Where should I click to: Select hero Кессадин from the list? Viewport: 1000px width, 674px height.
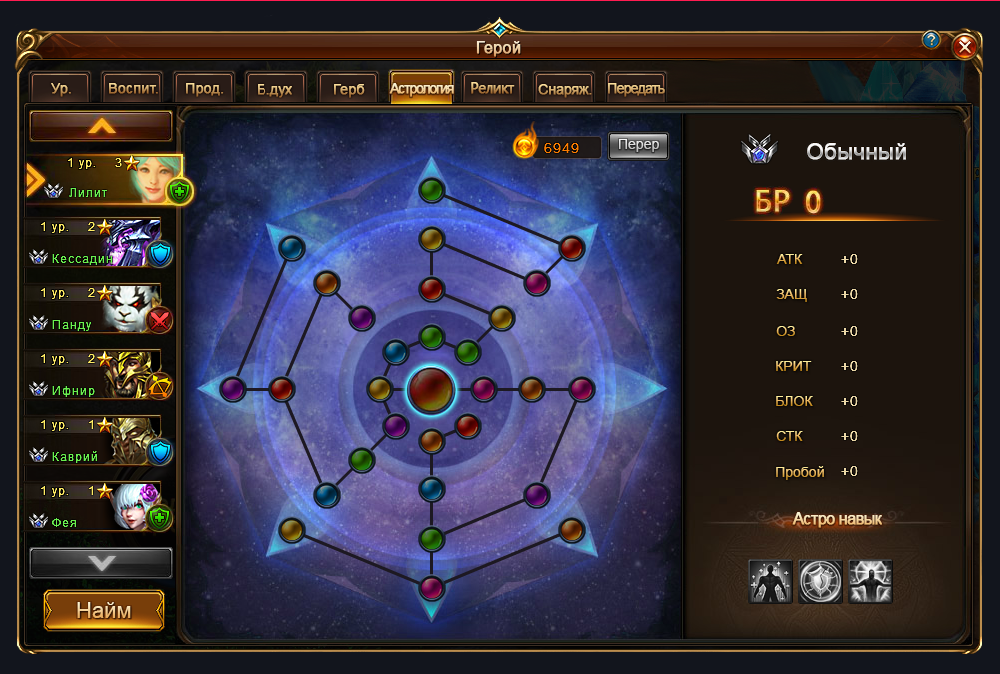point(95,243)
